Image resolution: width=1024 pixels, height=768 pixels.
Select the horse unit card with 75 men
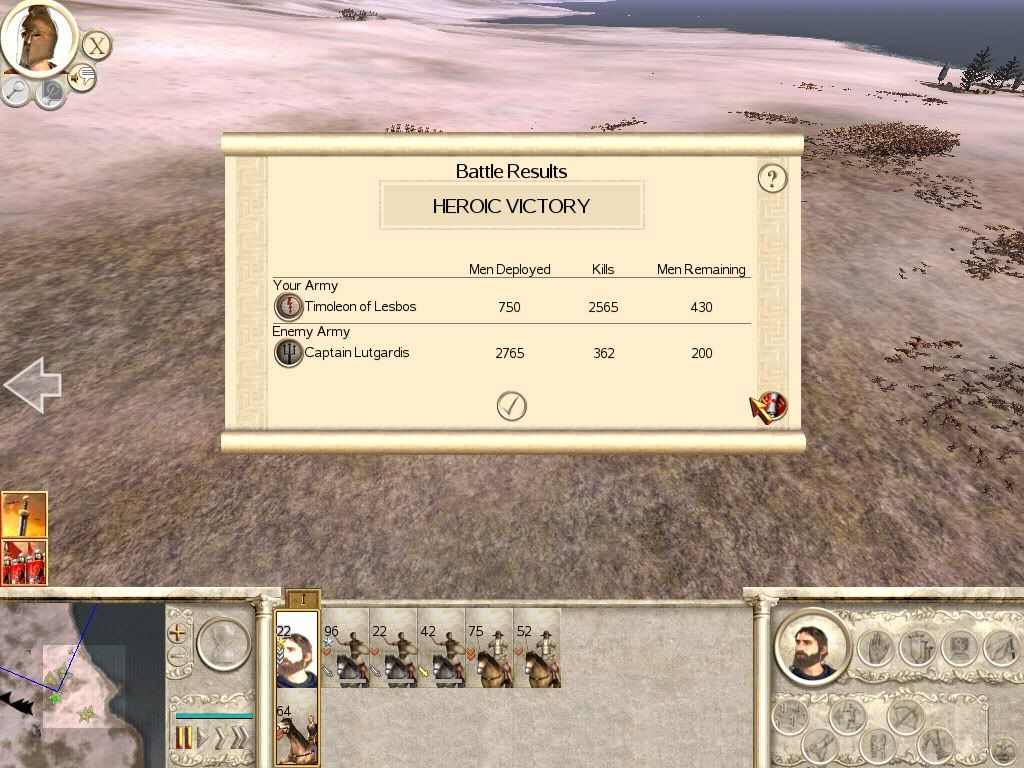pyautogui.click(x=489, y=649)
